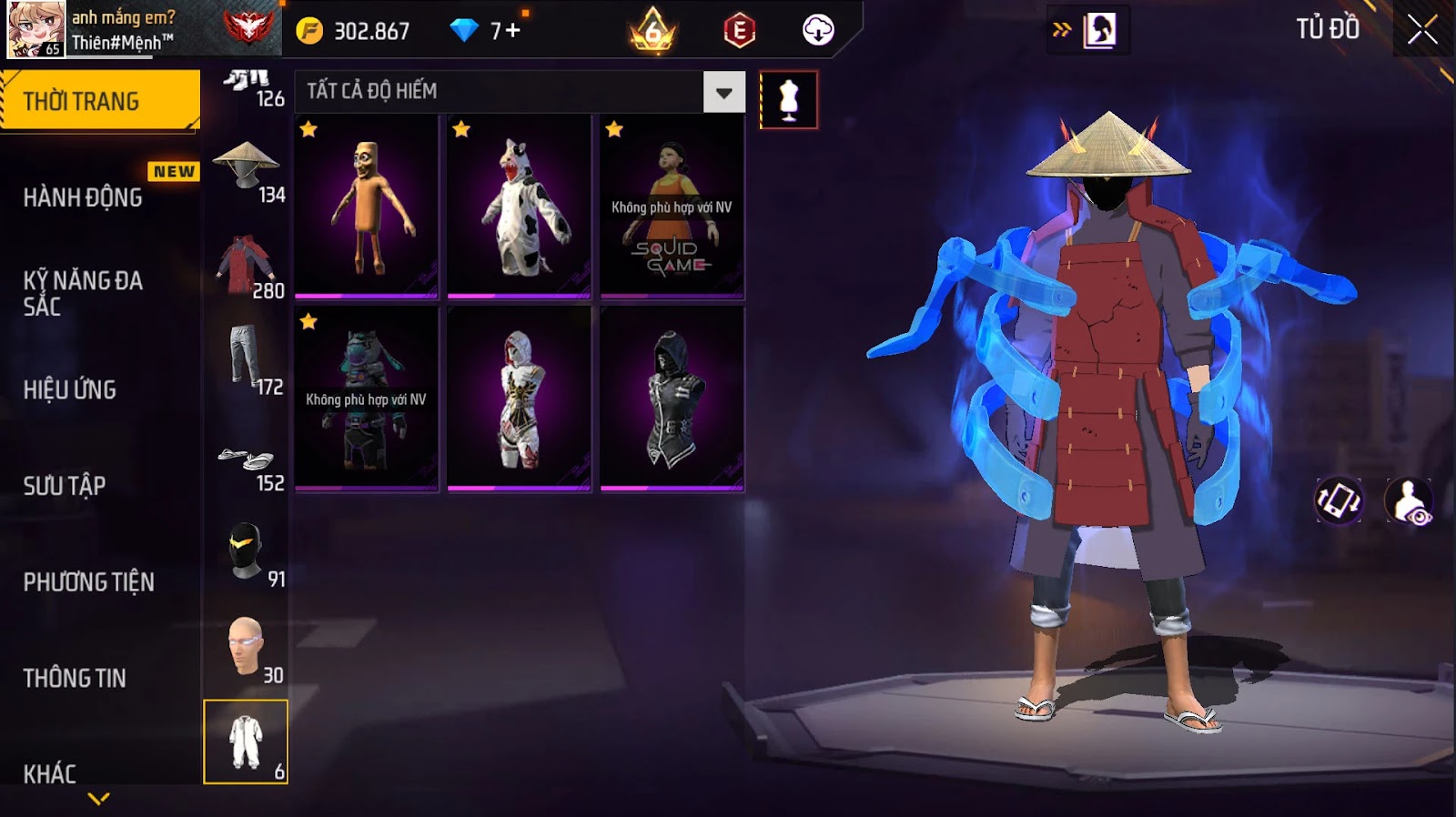Close the Tủ Đồ wardrobe screen
The width and height of the screenshot is (1456, 817).
coord(1422,30)
